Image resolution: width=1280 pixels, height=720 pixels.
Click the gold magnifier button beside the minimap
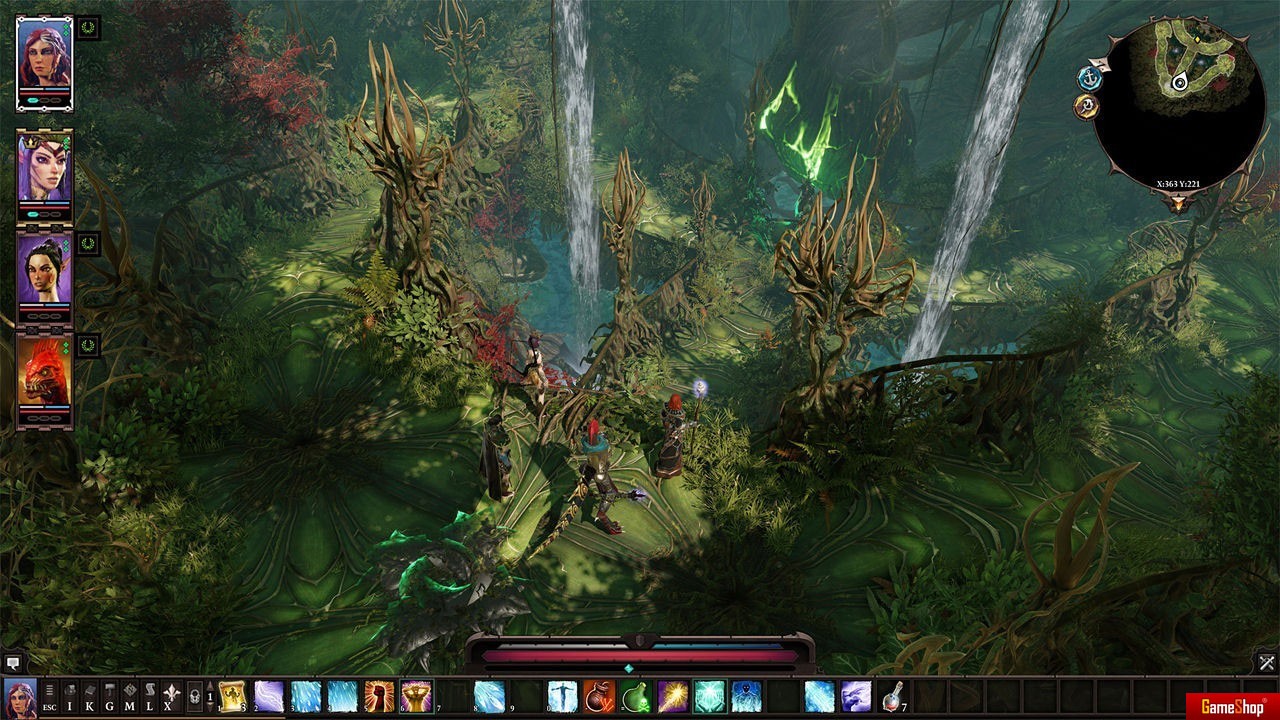(1087, 107)
